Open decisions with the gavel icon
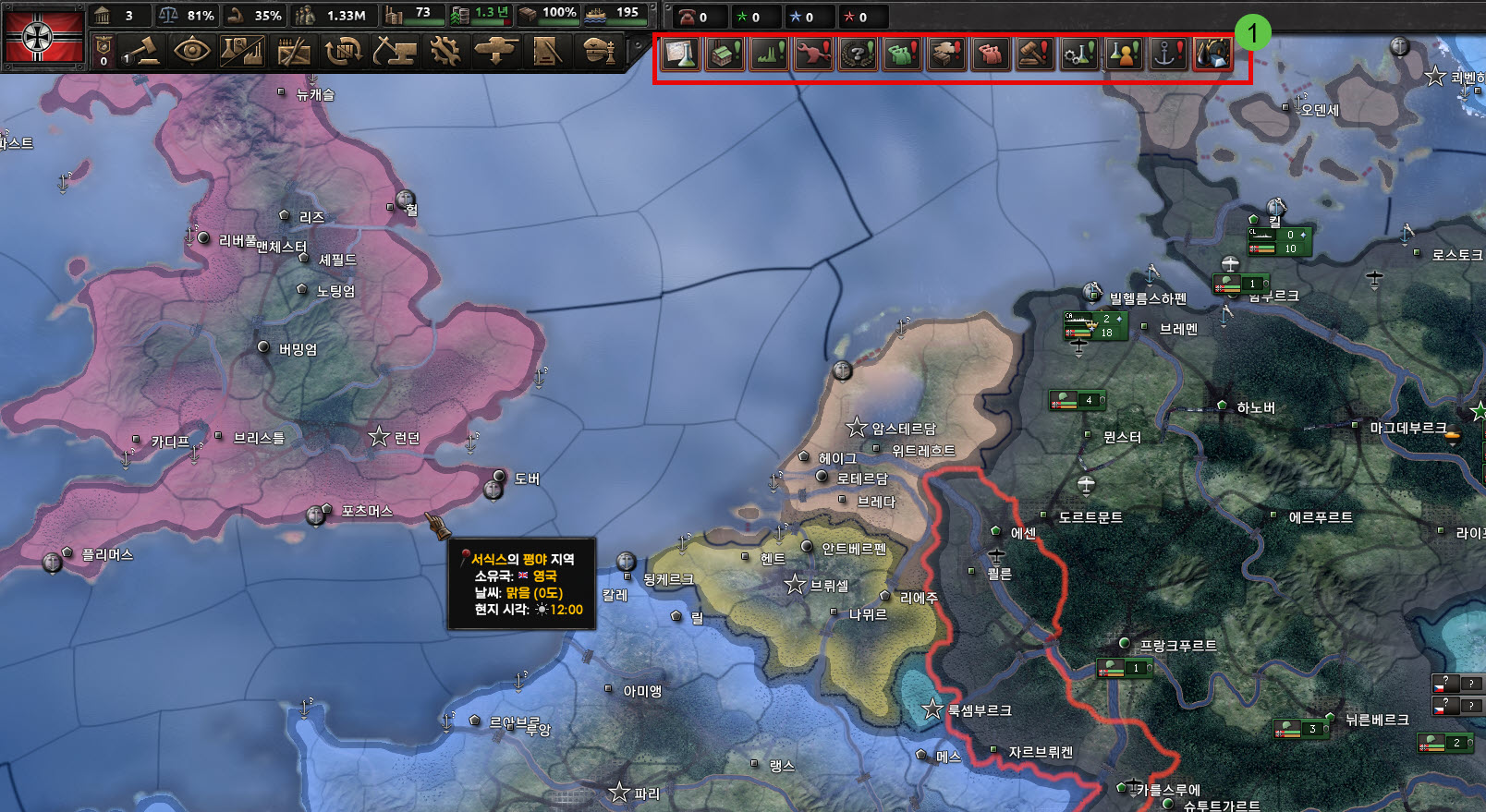1486x812 pixels. click(141, 51)
